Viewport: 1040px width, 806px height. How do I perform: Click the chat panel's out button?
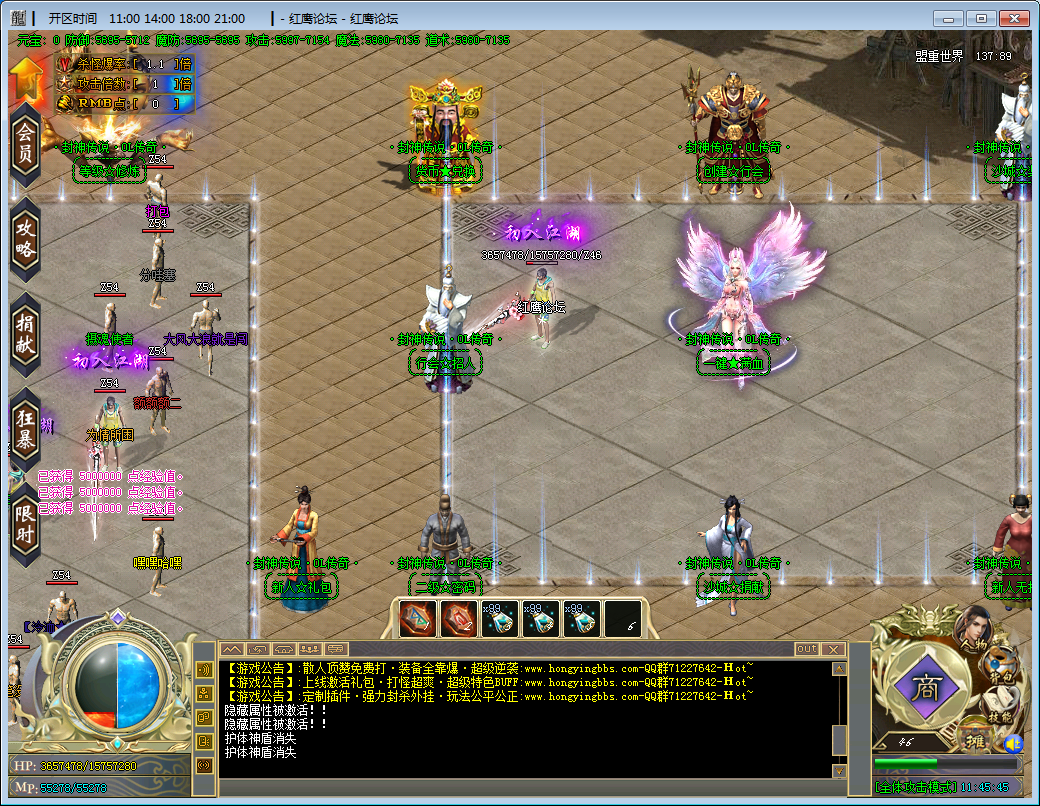(x=806, y=649)
